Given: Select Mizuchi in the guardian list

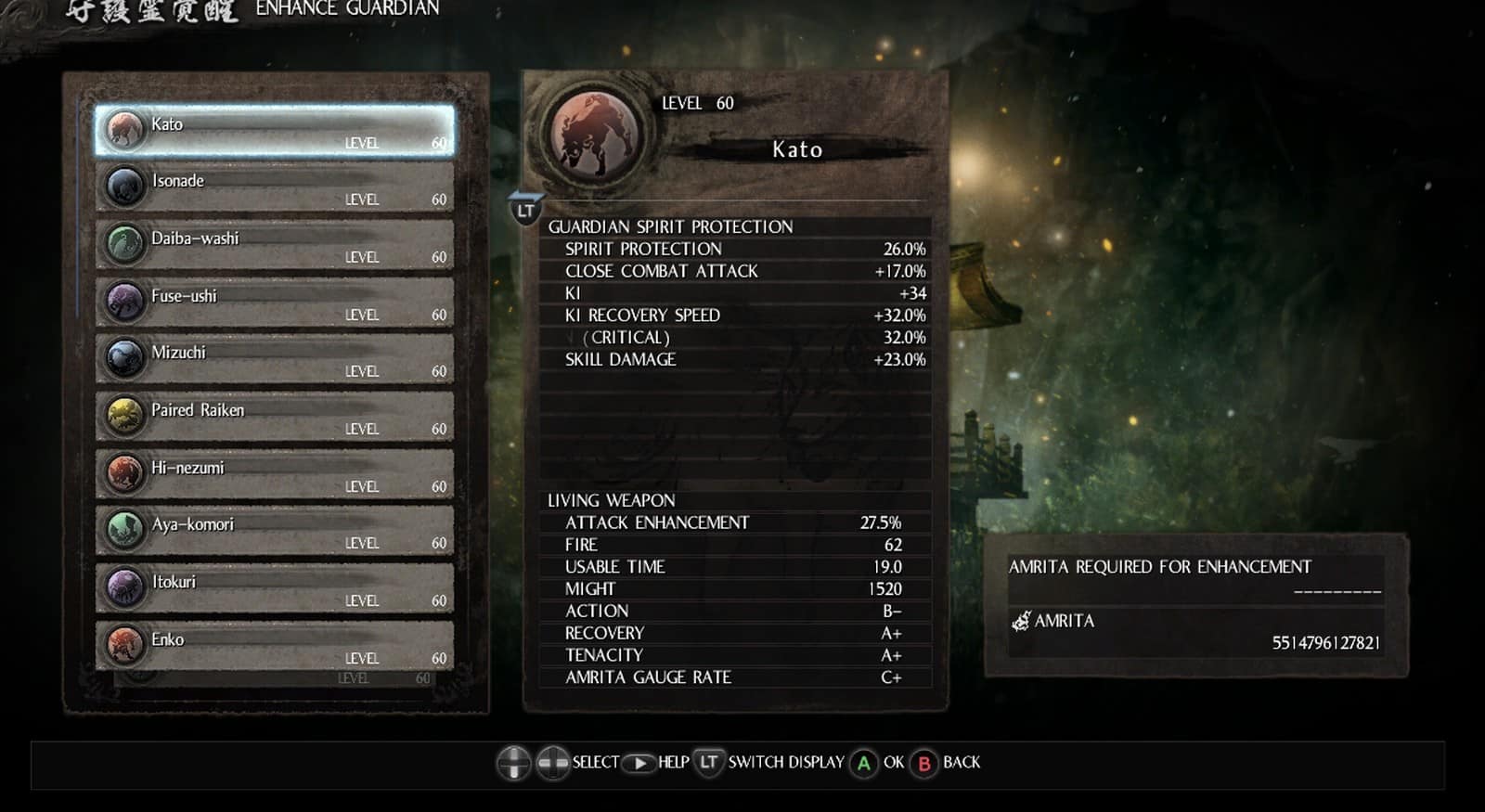Looking at the screenshot, I should (275, 359).
